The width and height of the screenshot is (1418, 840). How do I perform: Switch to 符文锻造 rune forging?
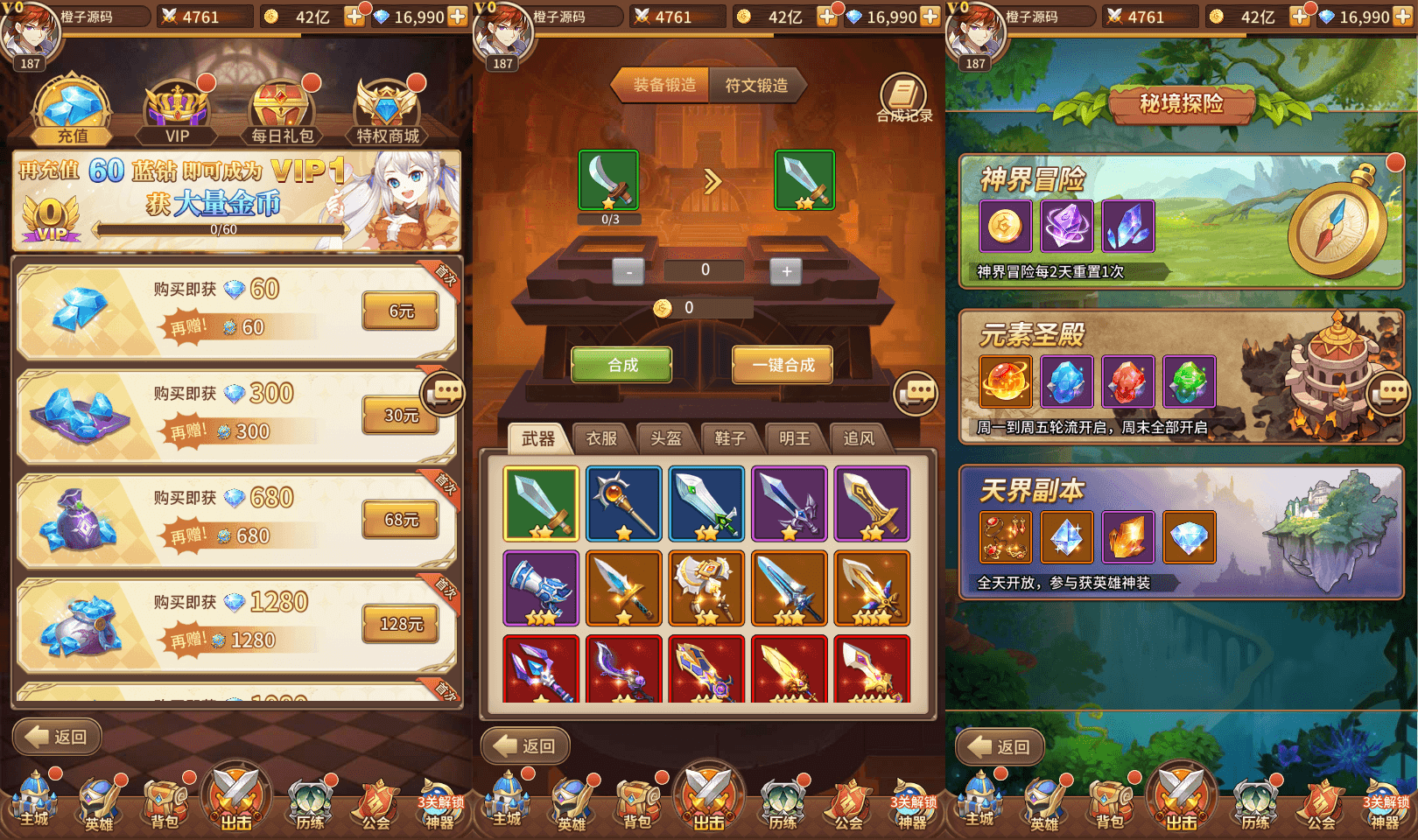(x=756, y=86)
